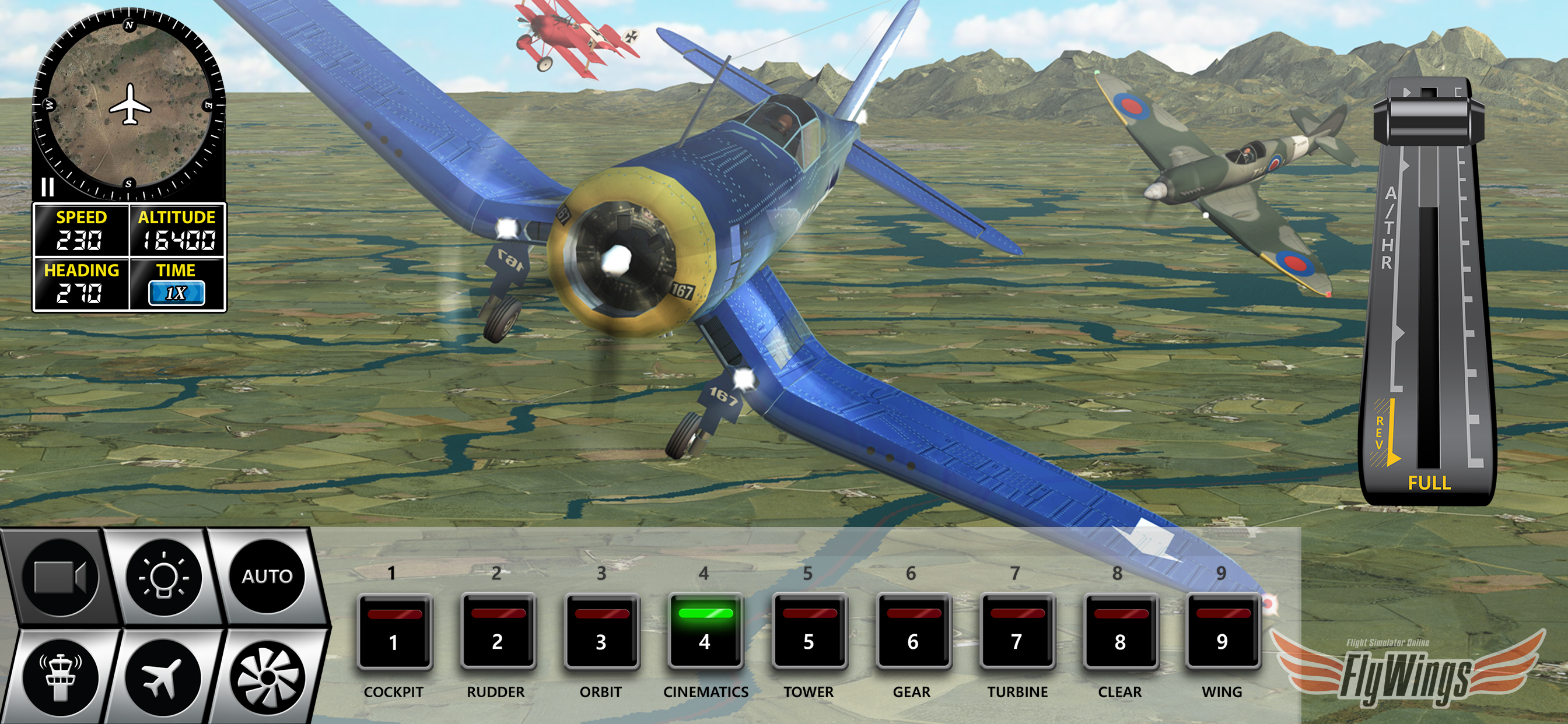
Task: Switch to camera 1 Cockpit view
Action: tap(394, 632)
